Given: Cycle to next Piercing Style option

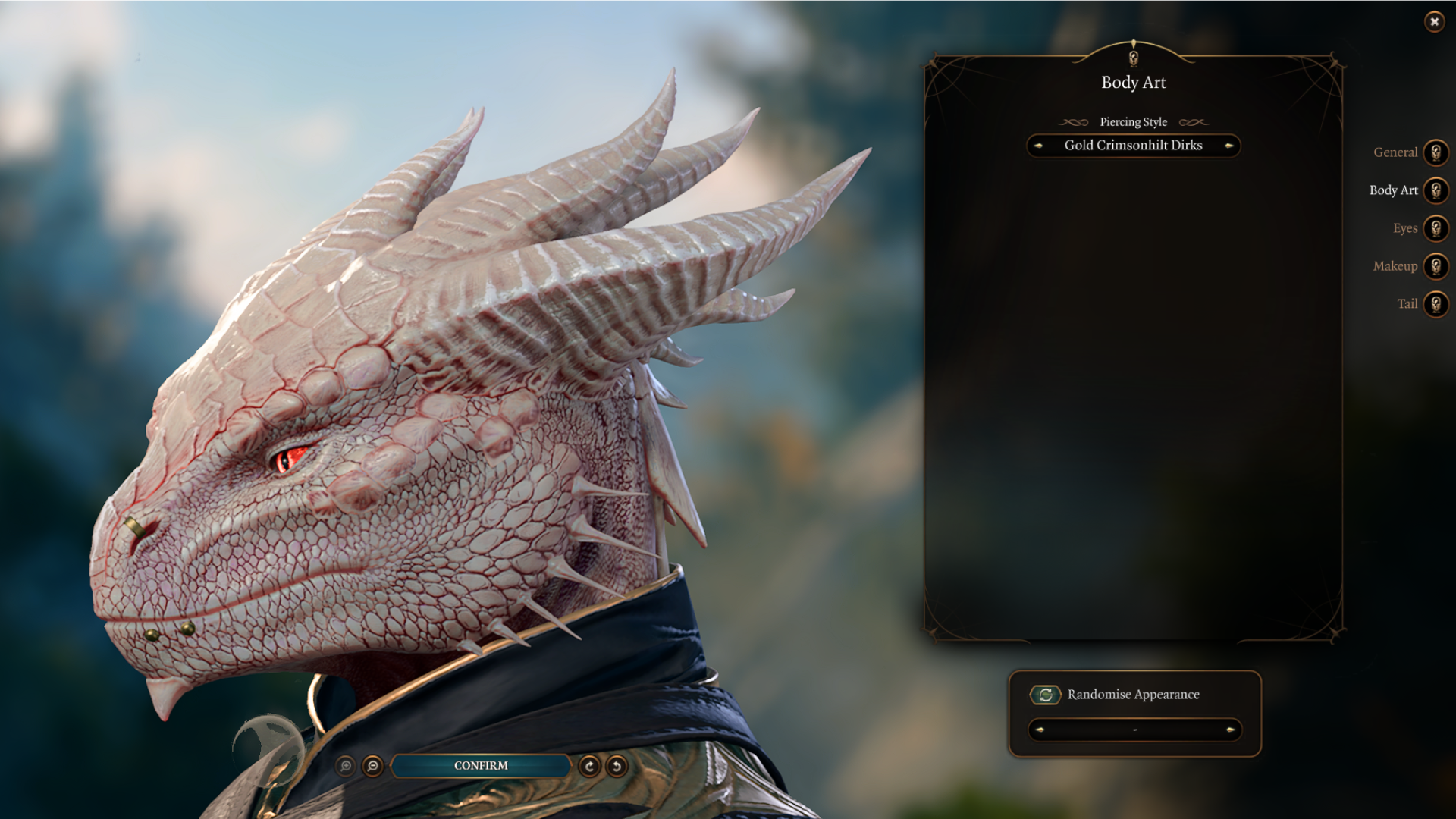Looking at the screenshot, I should pos(1229,146).
